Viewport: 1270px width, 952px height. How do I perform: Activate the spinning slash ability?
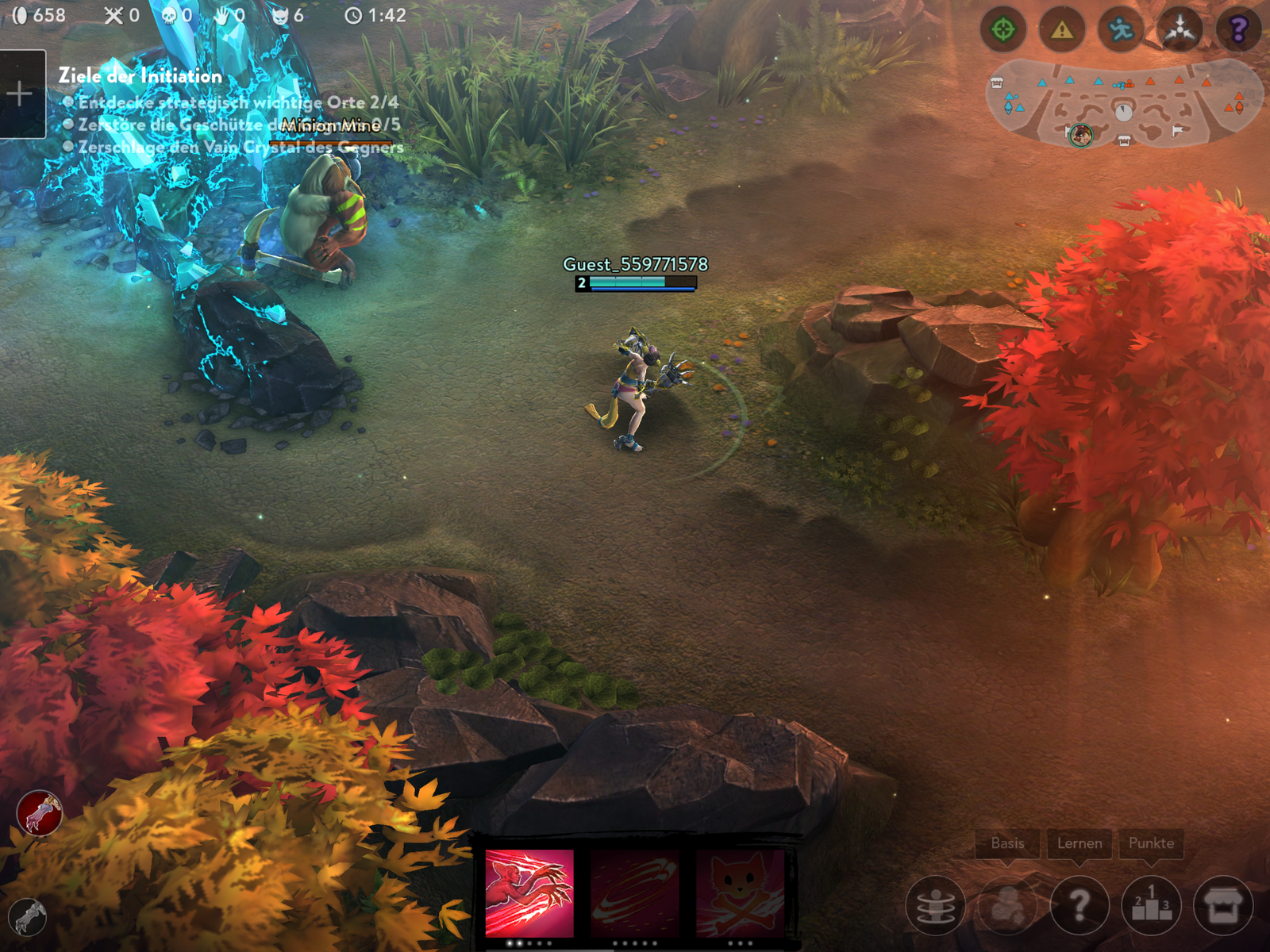[x=635, y=893]
